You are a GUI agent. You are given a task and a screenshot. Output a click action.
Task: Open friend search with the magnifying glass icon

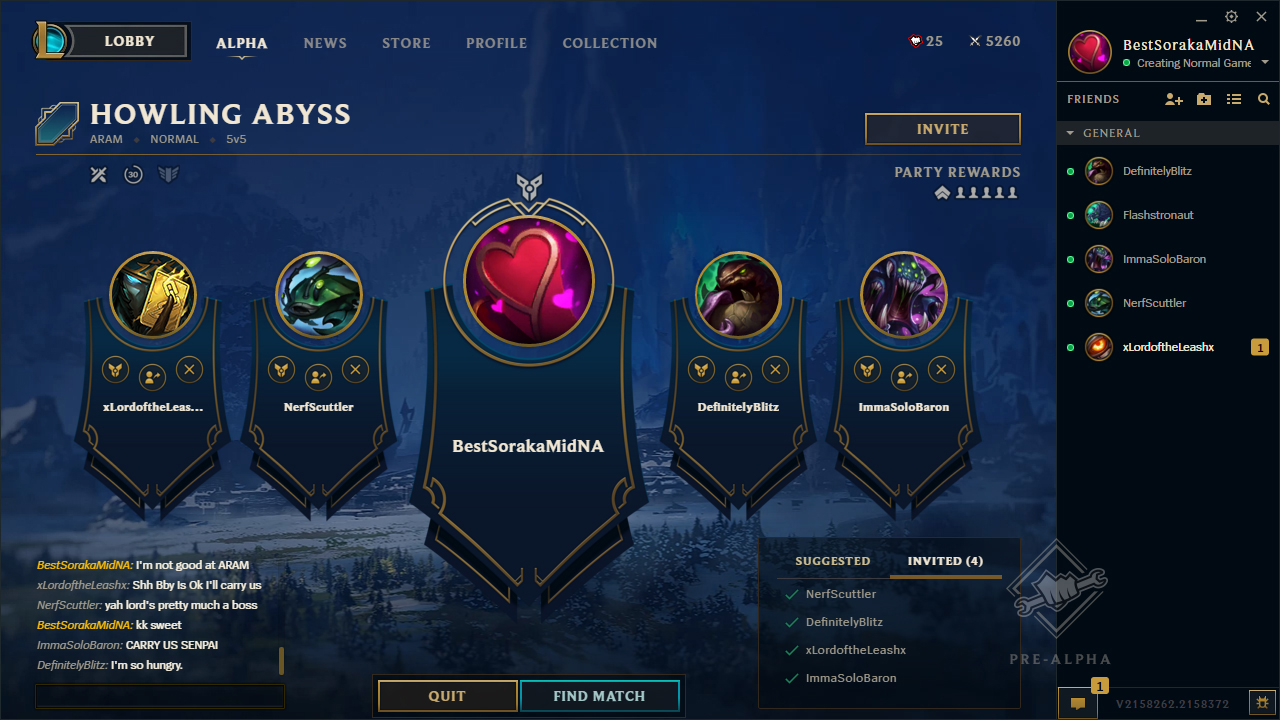[x=1263, y=99]
